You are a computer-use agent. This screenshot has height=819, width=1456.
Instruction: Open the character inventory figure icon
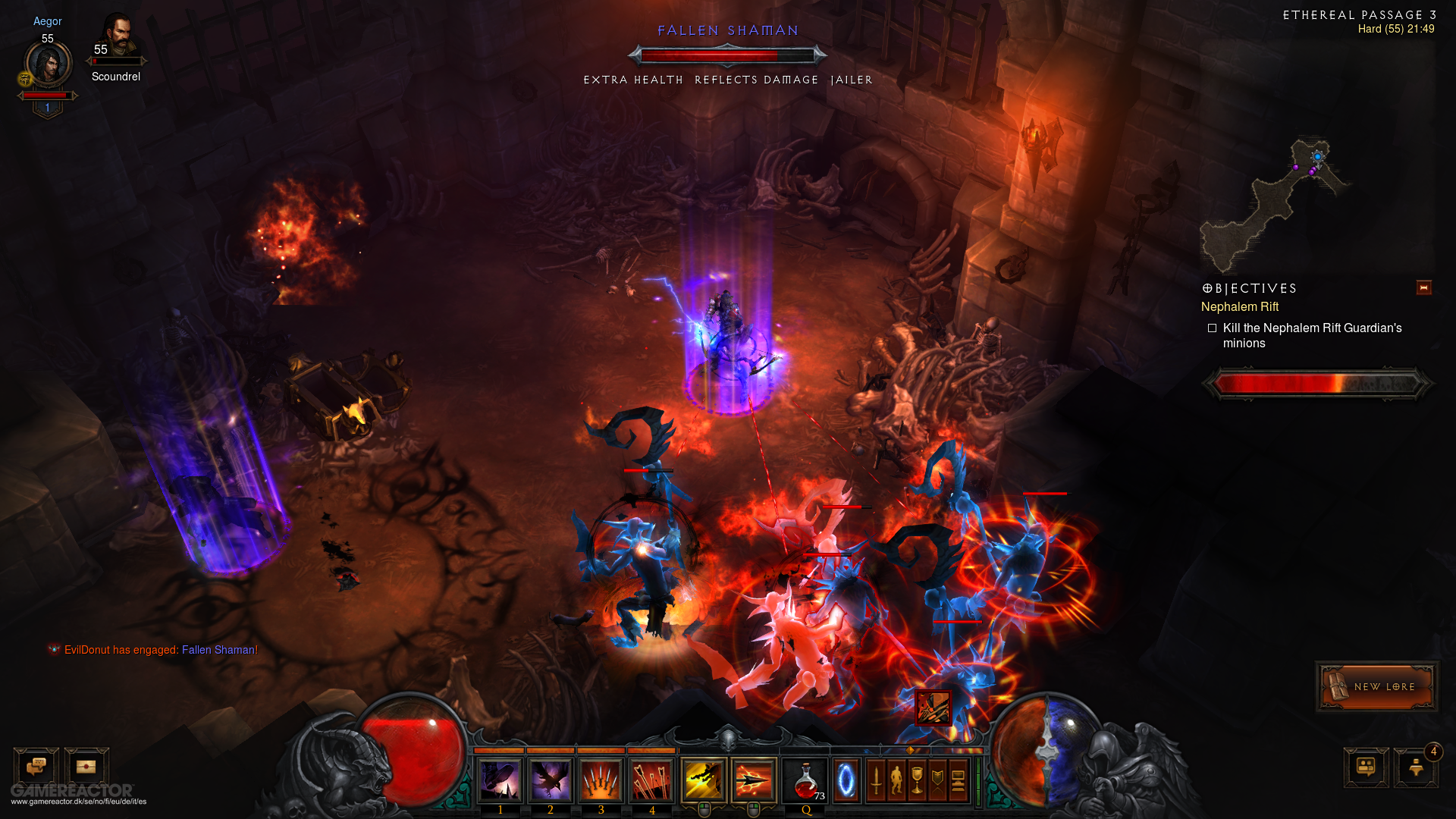pos(897,780)
